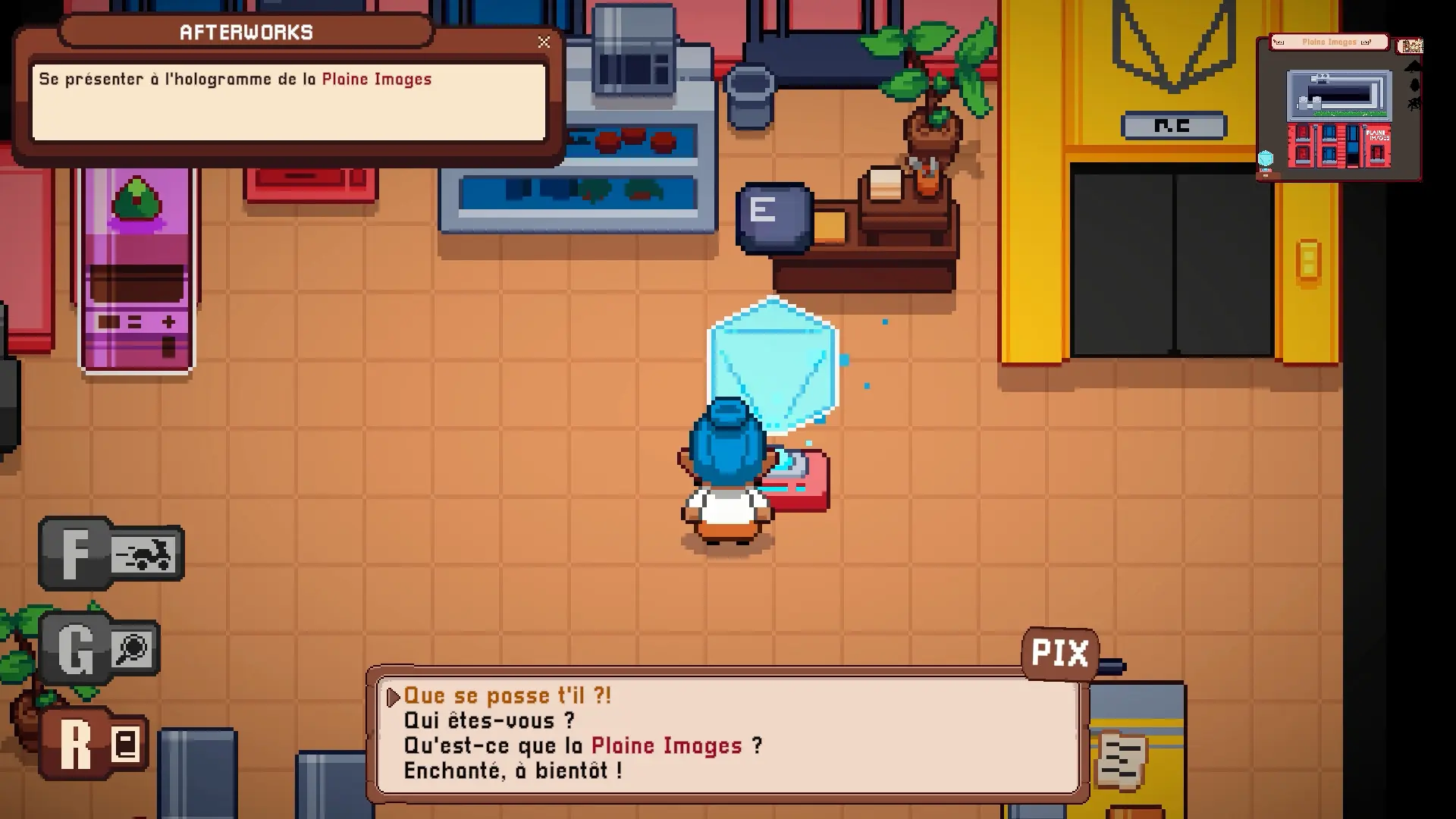1456x819 pixels.
Task: Click the Plaine Images link in the quest text
Action: 377,79
